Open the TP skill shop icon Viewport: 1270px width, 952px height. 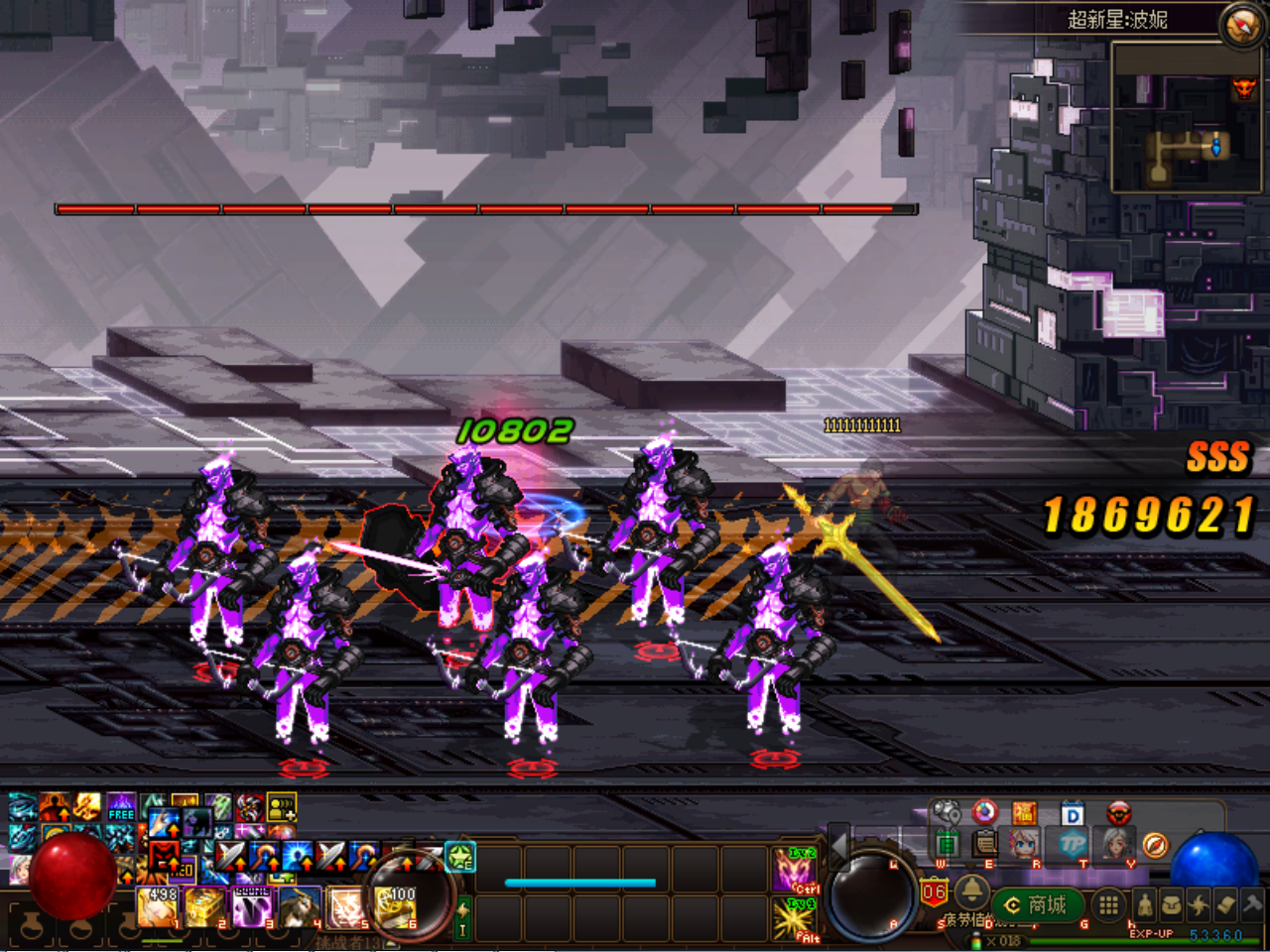pyautogui.click(x=1071, y=844)
